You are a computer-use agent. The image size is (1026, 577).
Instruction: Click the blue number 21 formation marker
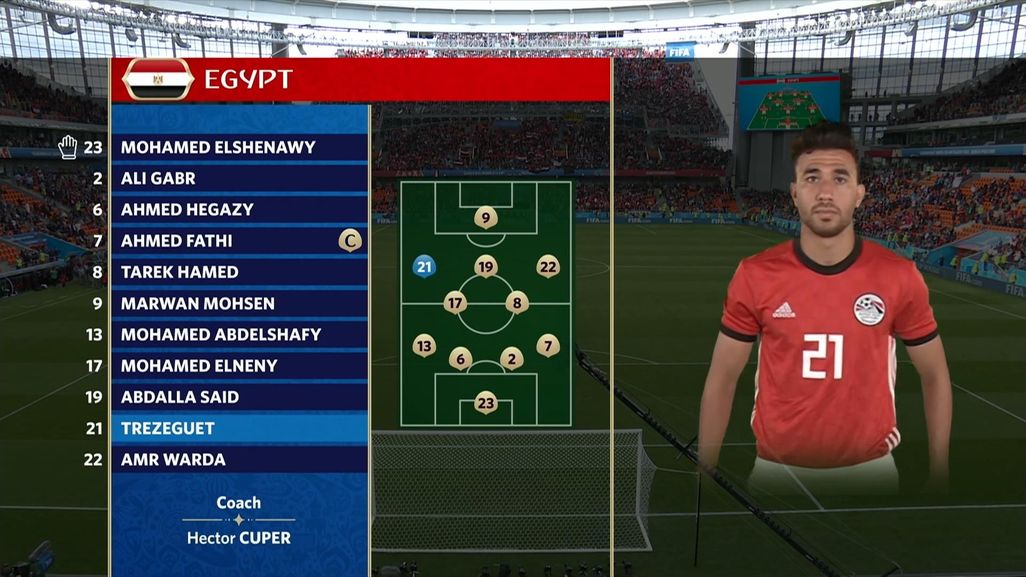[x=424, y=266]
